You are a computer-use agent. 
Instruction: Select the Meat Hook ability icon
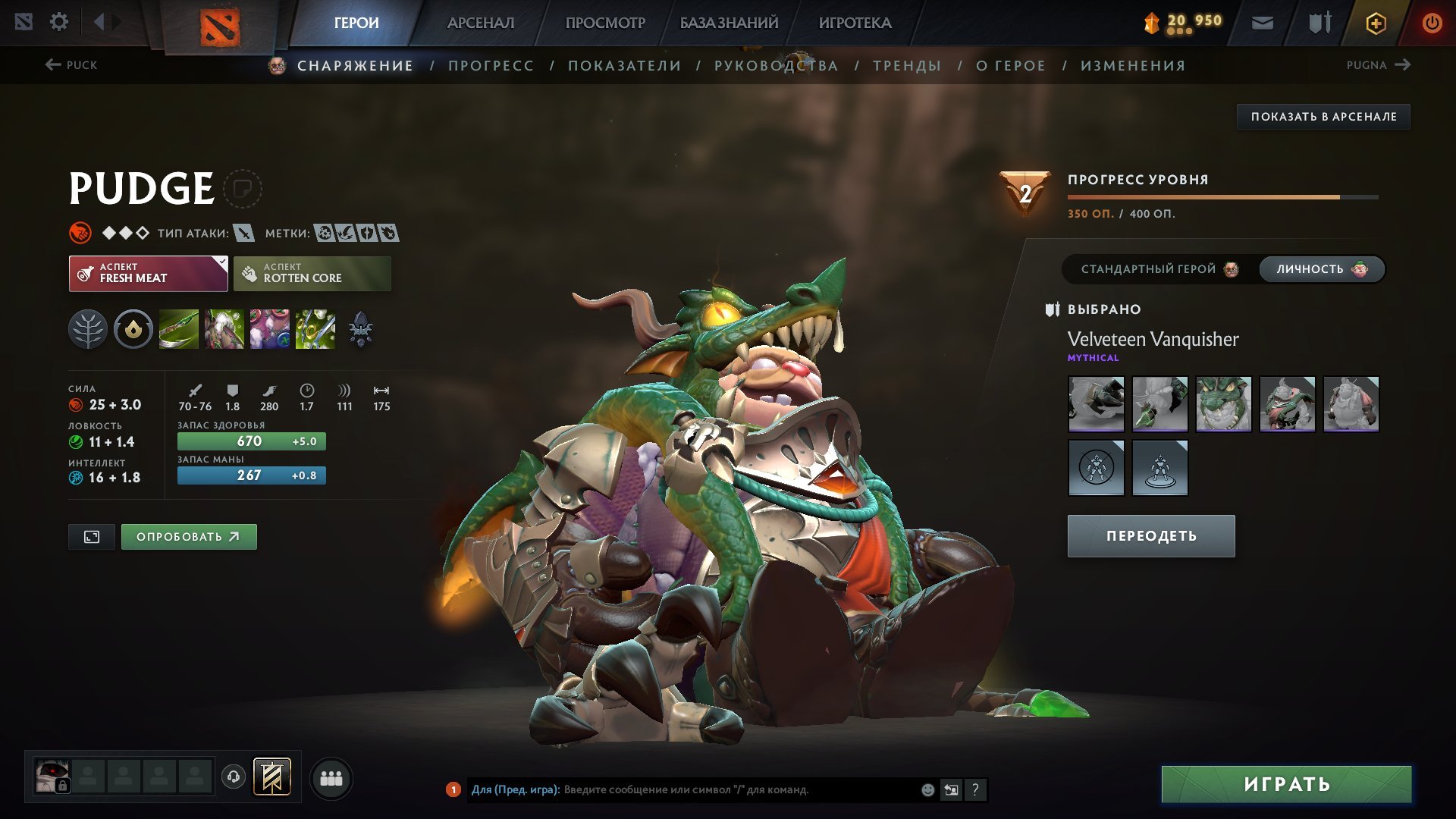(179, 328)
